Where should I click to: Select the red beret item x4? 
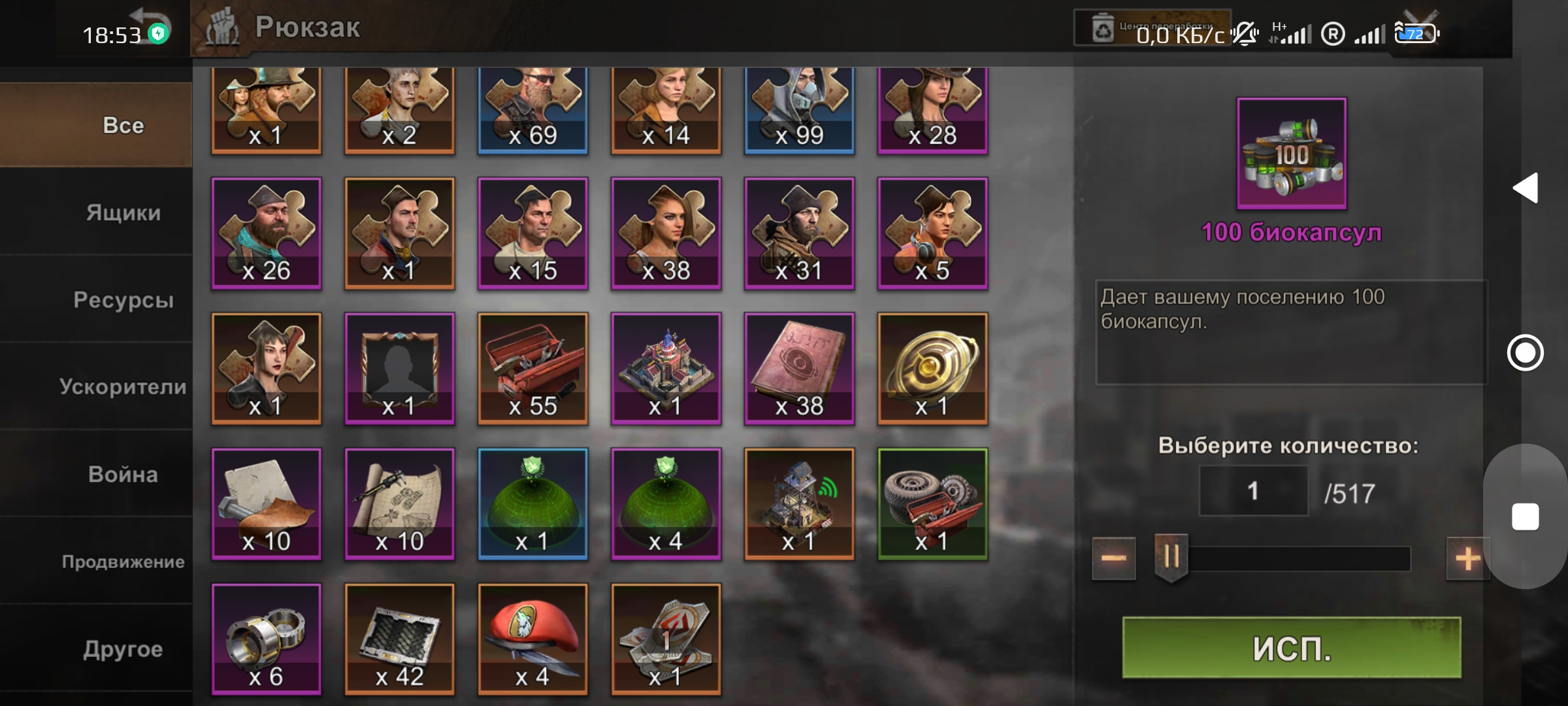click(x=532, y=637)
